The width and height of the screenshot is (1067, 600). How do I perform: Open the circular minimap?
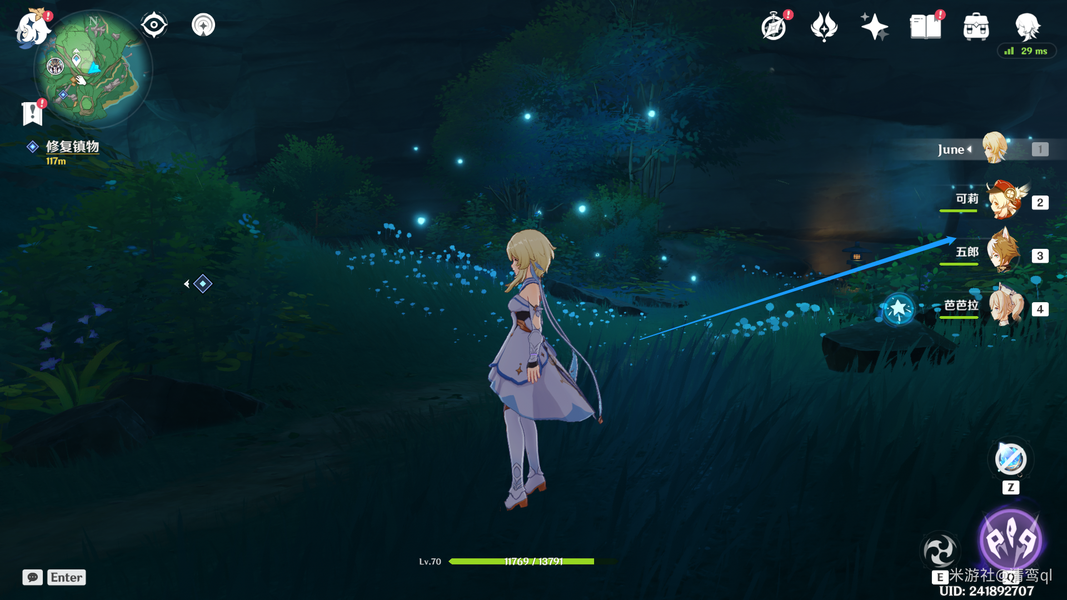click(92, 68)
